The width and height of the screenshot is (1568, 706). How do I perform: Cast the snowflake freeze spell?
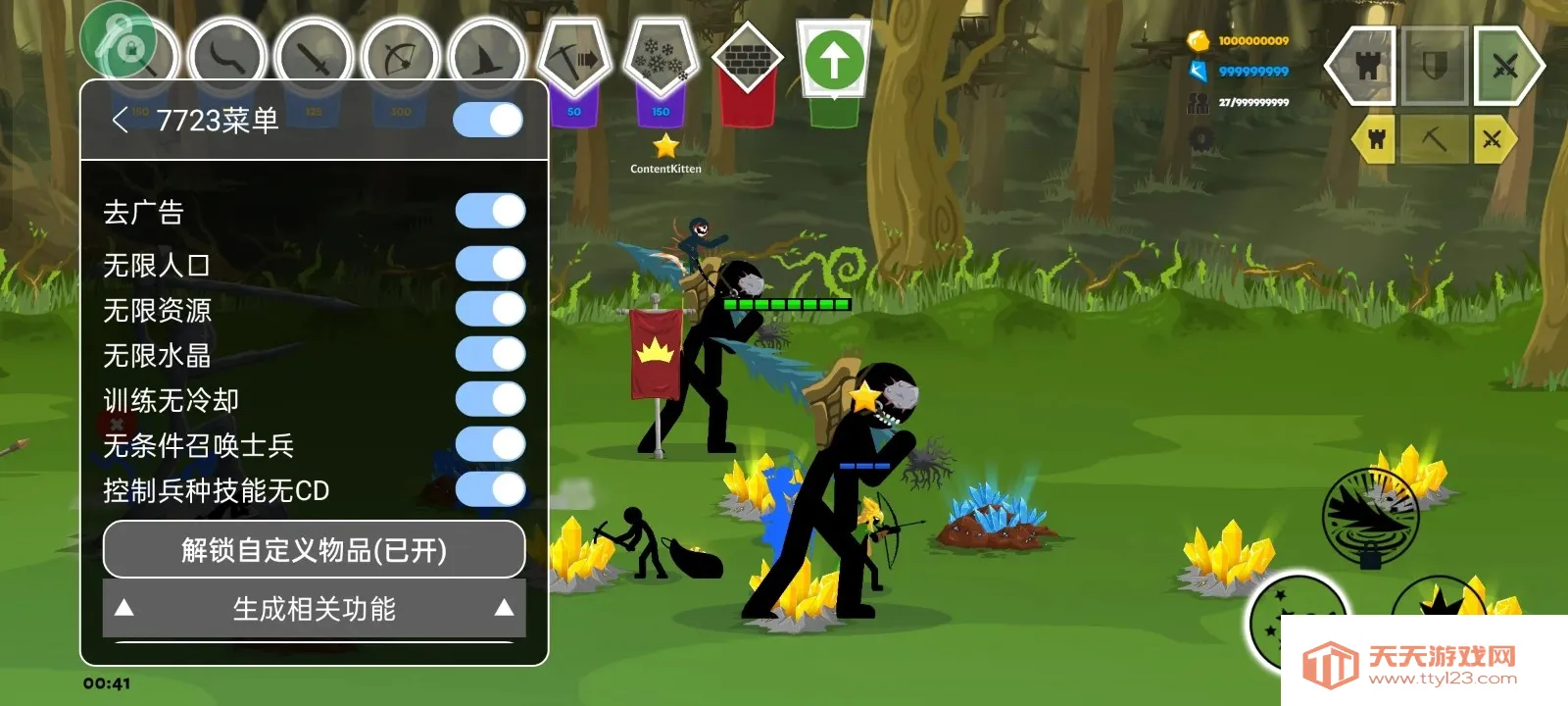point(661,59)
